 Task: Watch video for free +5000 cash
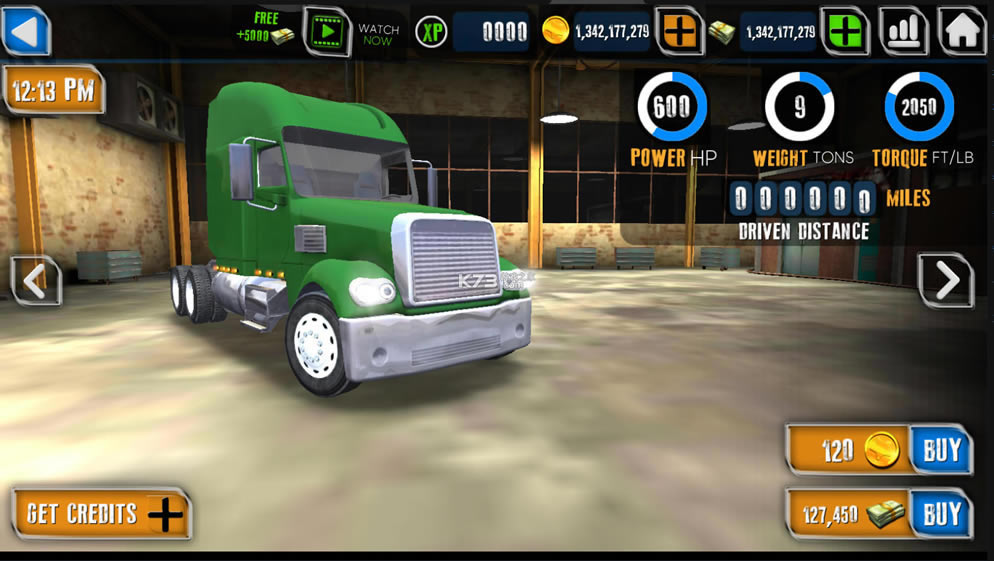point(327,32)
